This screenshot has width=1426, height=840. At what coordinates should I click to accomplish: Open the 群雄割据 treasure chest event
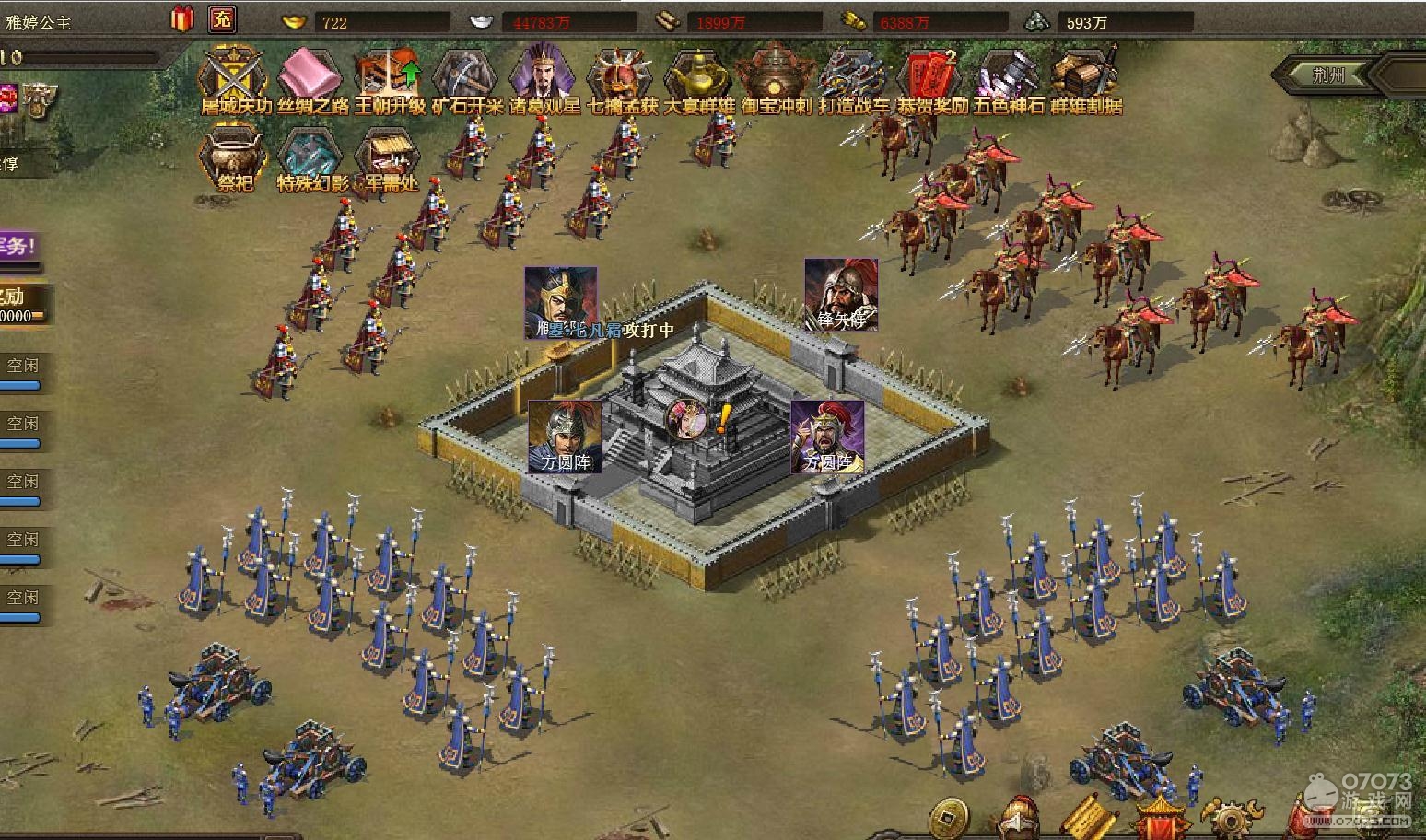coord(1085,76)
